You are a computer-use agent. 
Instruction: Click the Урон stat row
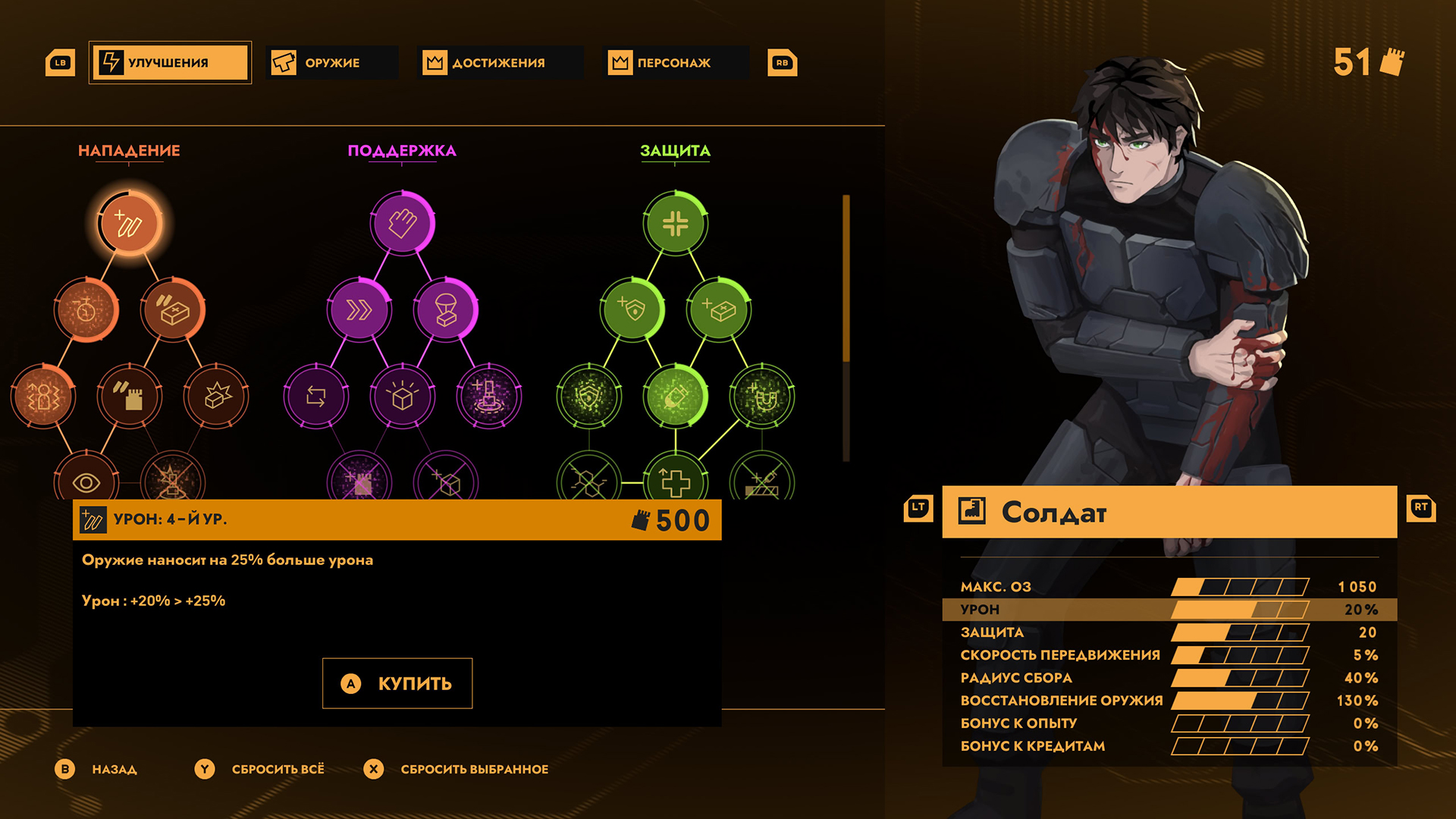click(1168, 610)
